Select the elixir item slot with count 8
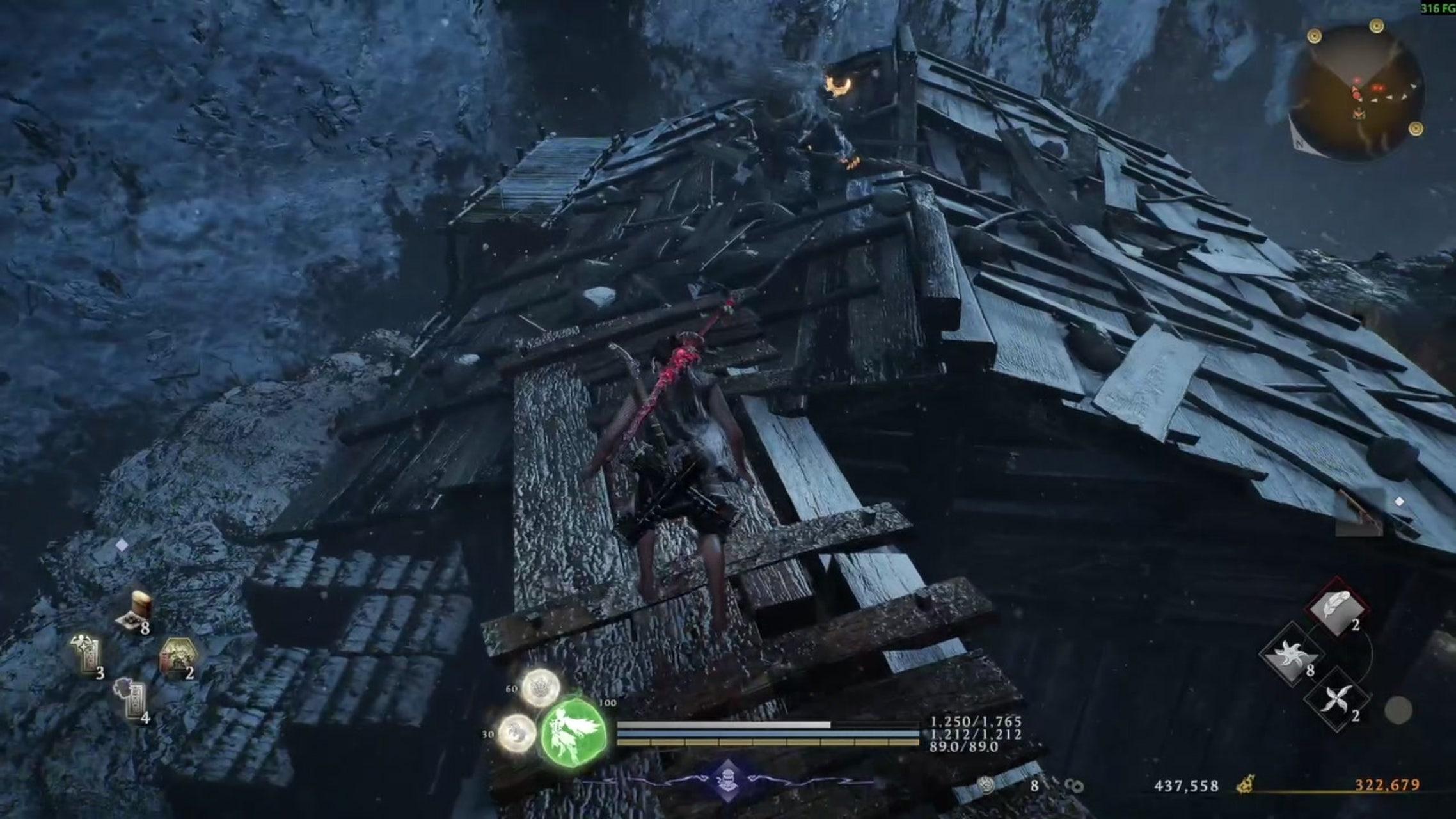Viewport: 1456px width, 819px height. 138,610
